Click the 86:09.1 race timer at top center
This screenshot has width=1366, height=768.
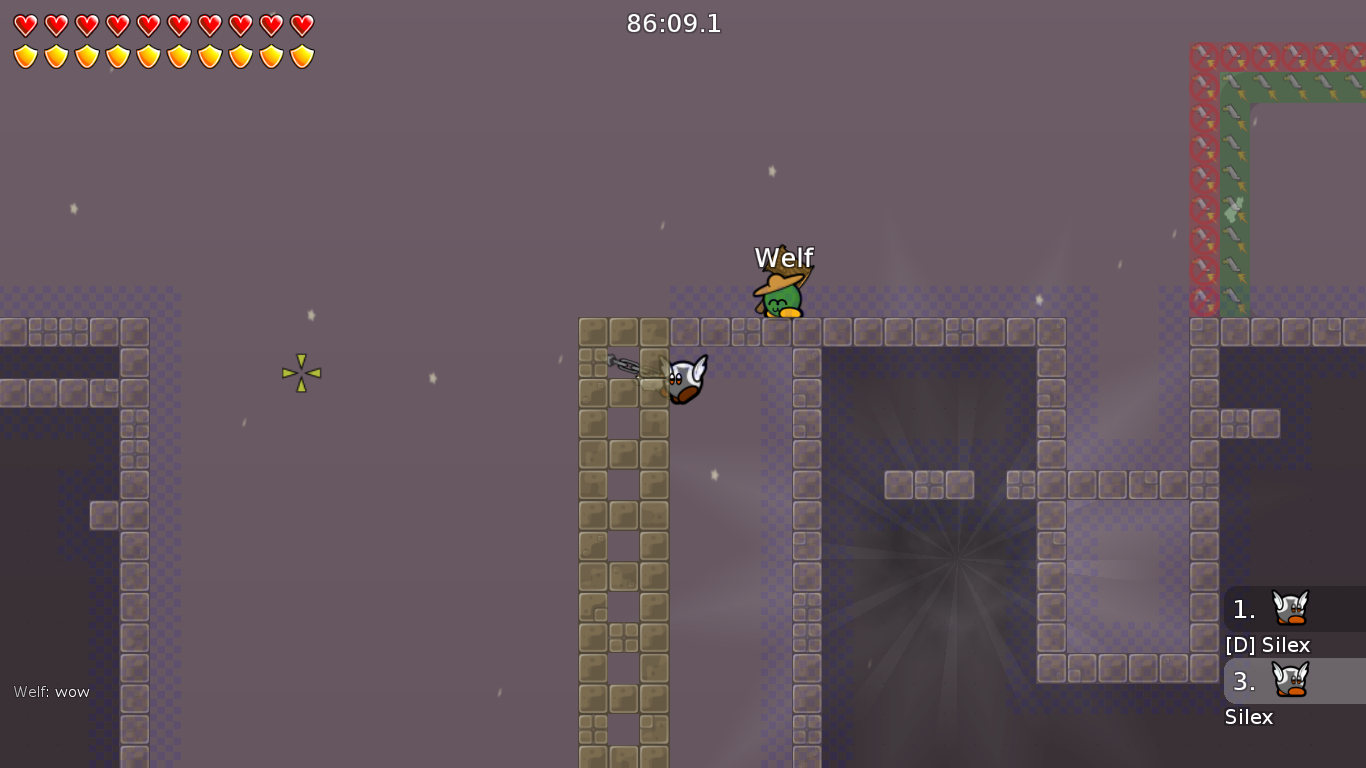pos(675,24)
